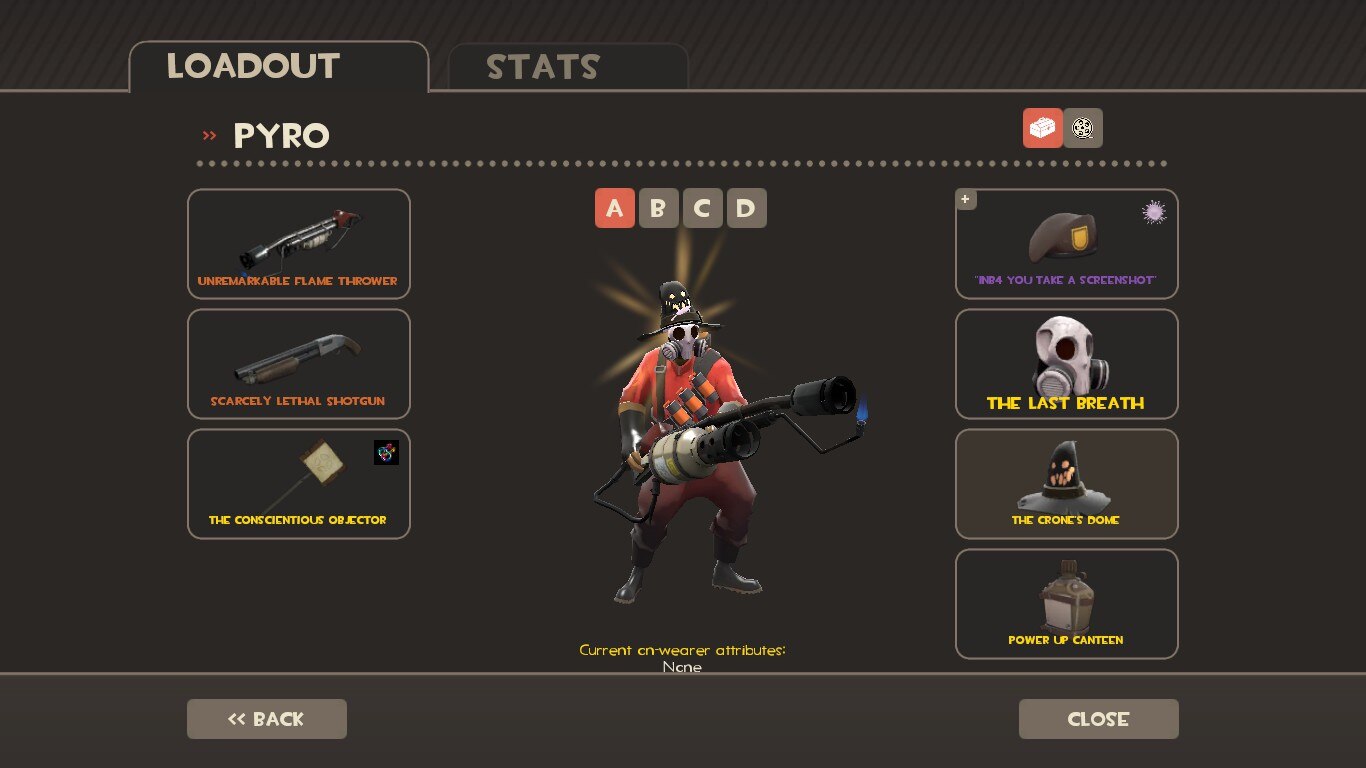Open The Crone's Dome cosmetic slot
Screen dimensions: 1366x768
[x=1066, y=483]
